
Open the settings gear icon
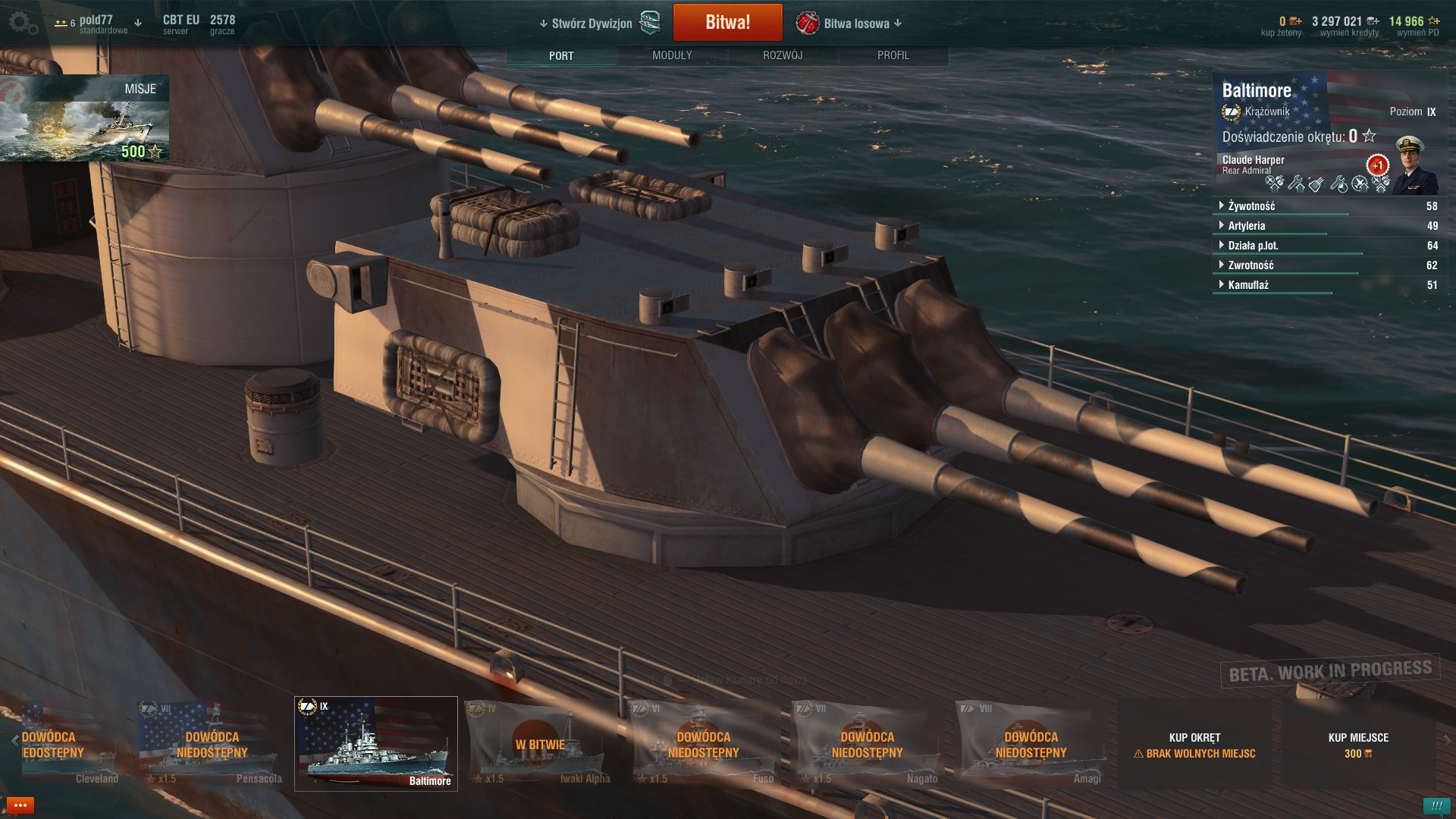pos(22,24)
